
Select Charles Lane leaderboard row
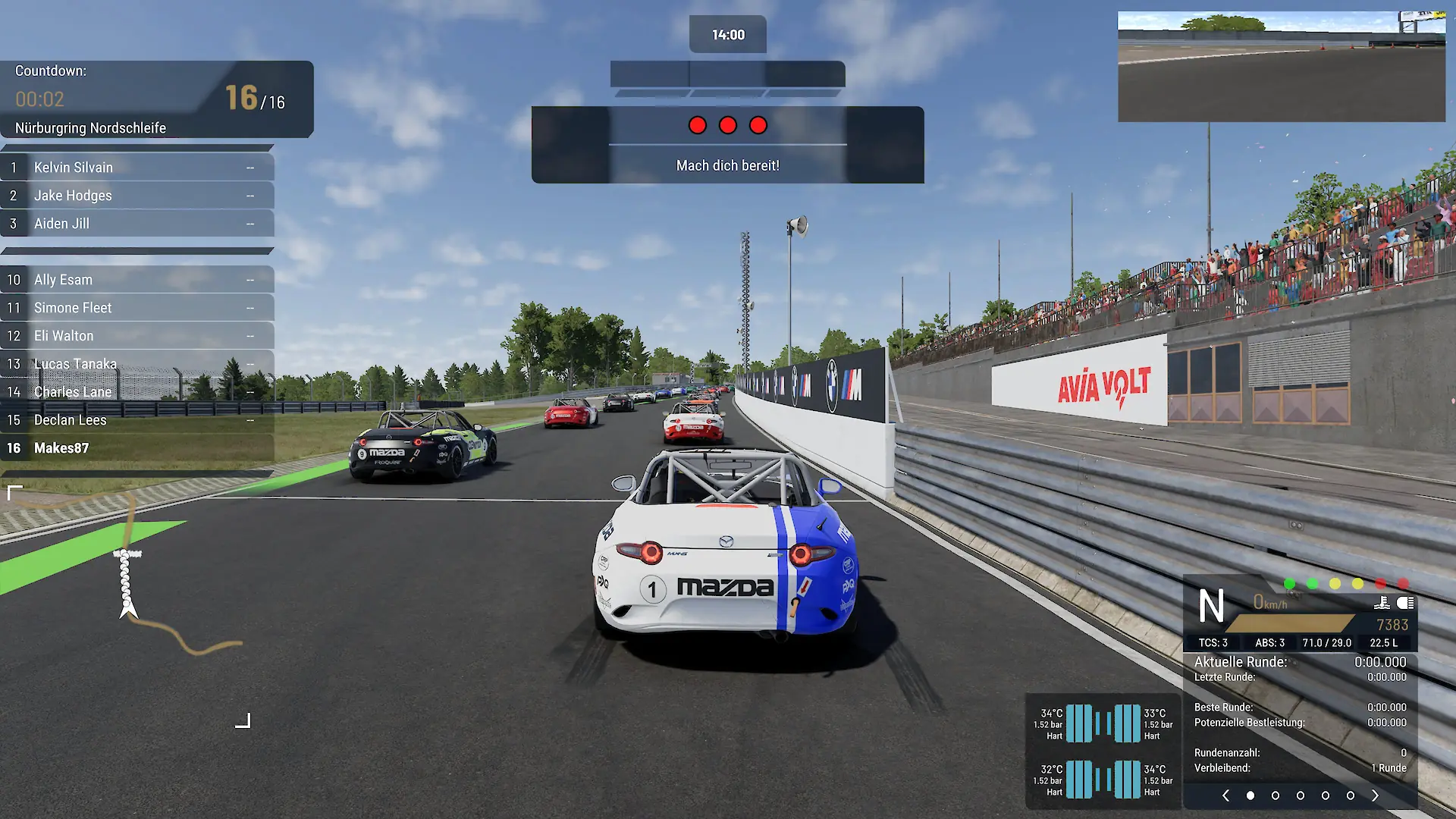(x=136, y=392)
